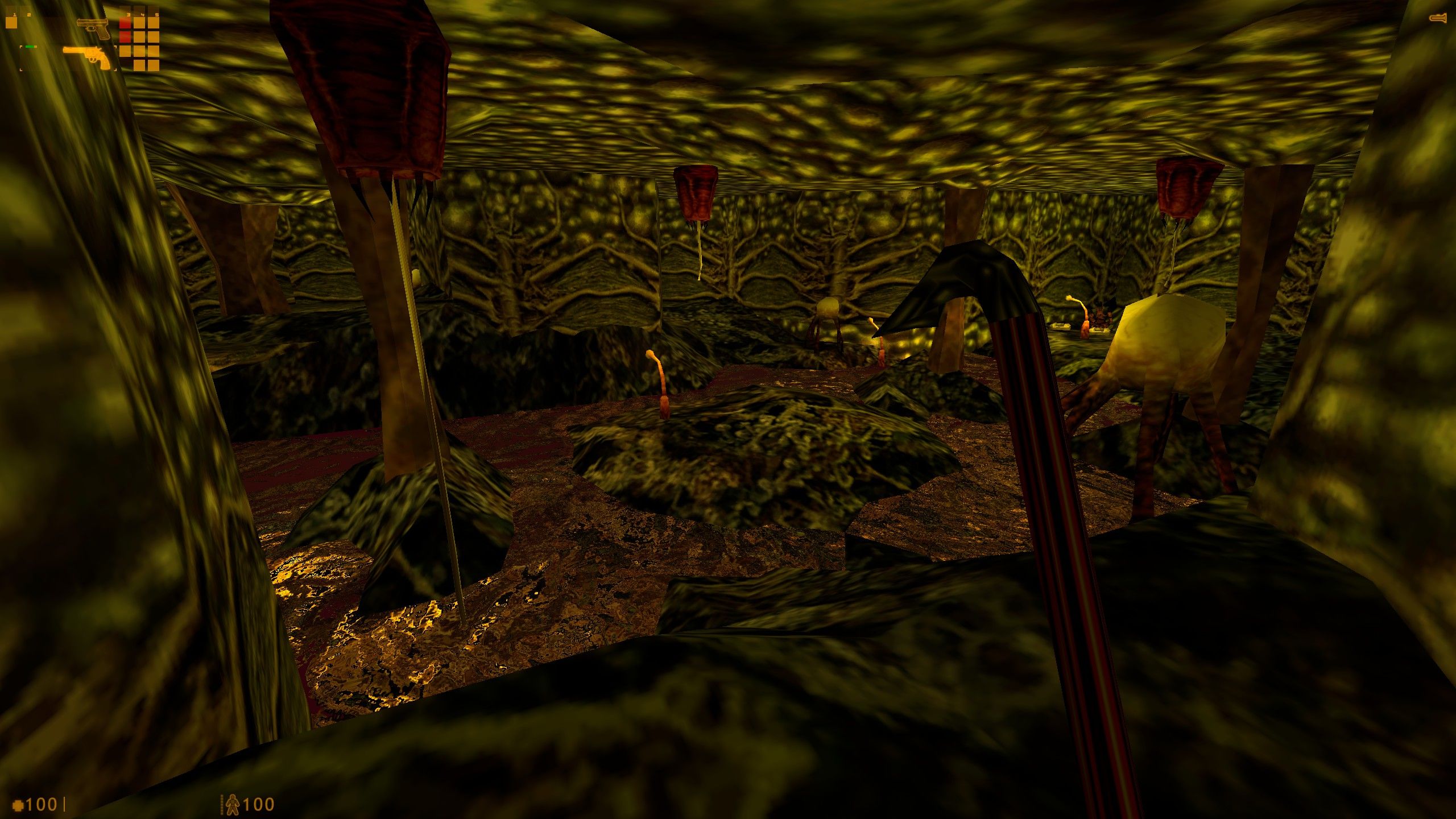Toggle the second red item square in slot 3
Viewport: 1456px width, 819px height.
[x=125, y=38]
